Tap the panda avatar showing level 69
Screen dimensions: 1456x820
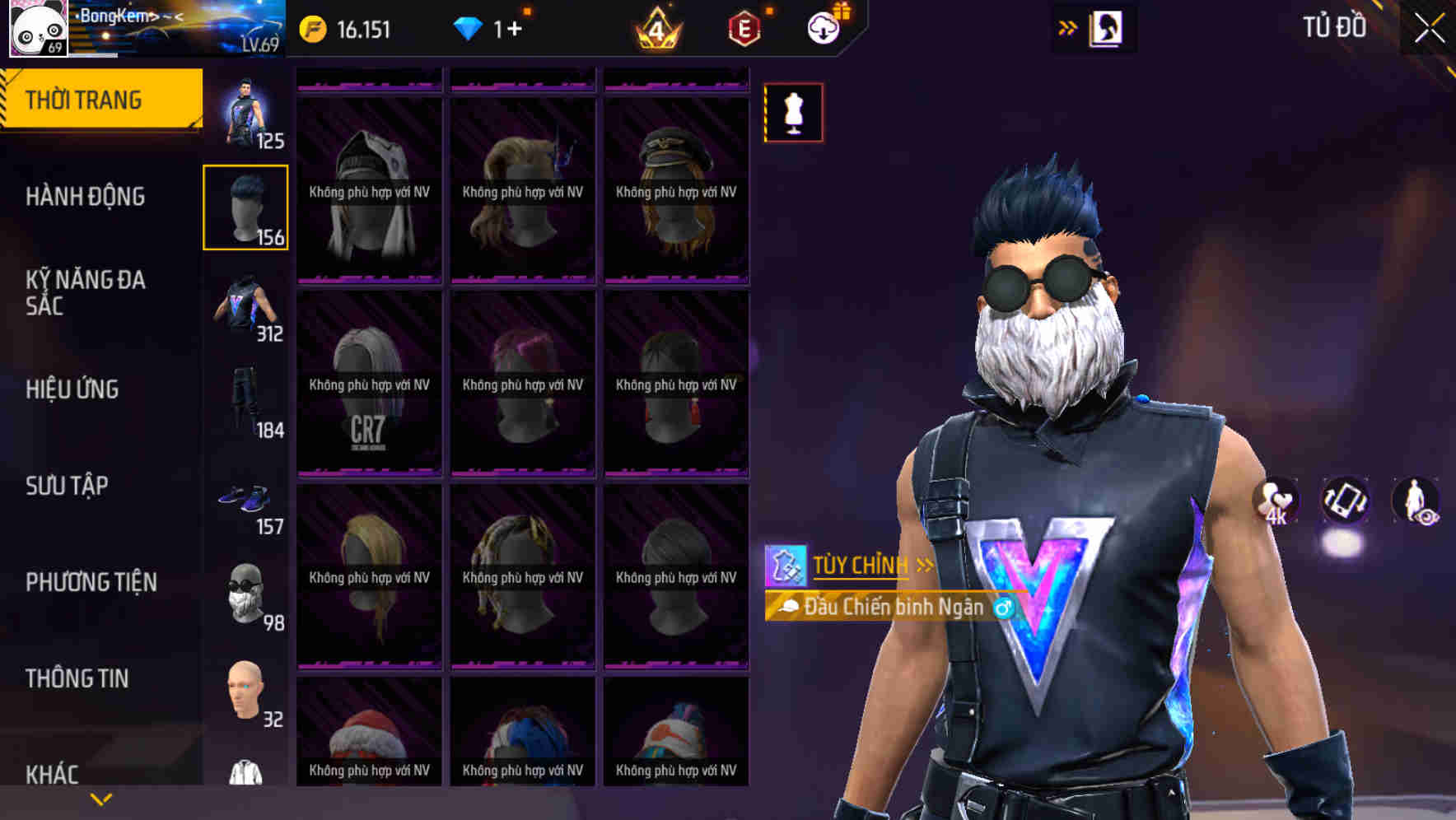(x=37, y=27)
